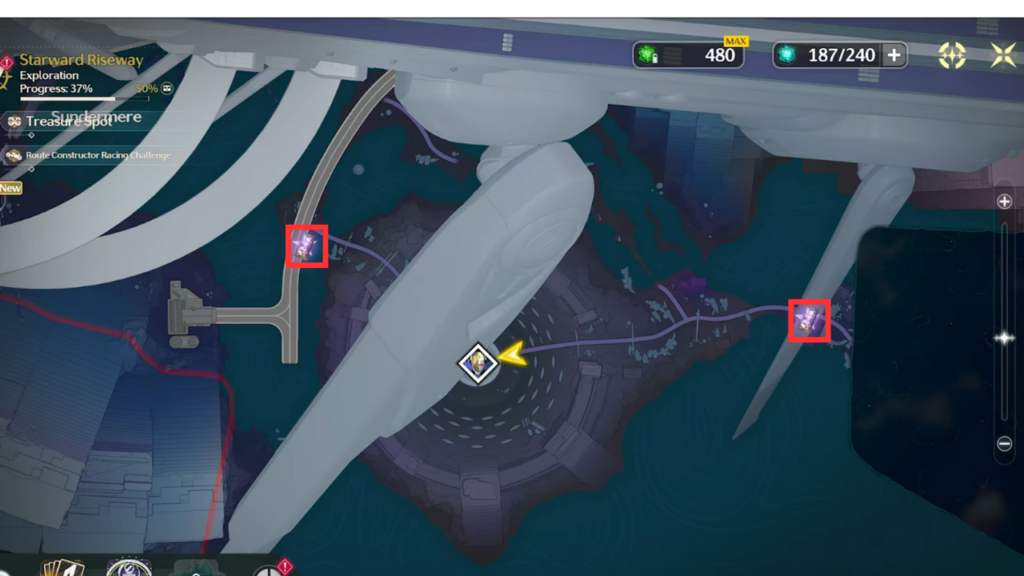This screenshot has width=1024, height=576.
Task: Zoom out the map with the minus button
Action: tap(1005, 444)
